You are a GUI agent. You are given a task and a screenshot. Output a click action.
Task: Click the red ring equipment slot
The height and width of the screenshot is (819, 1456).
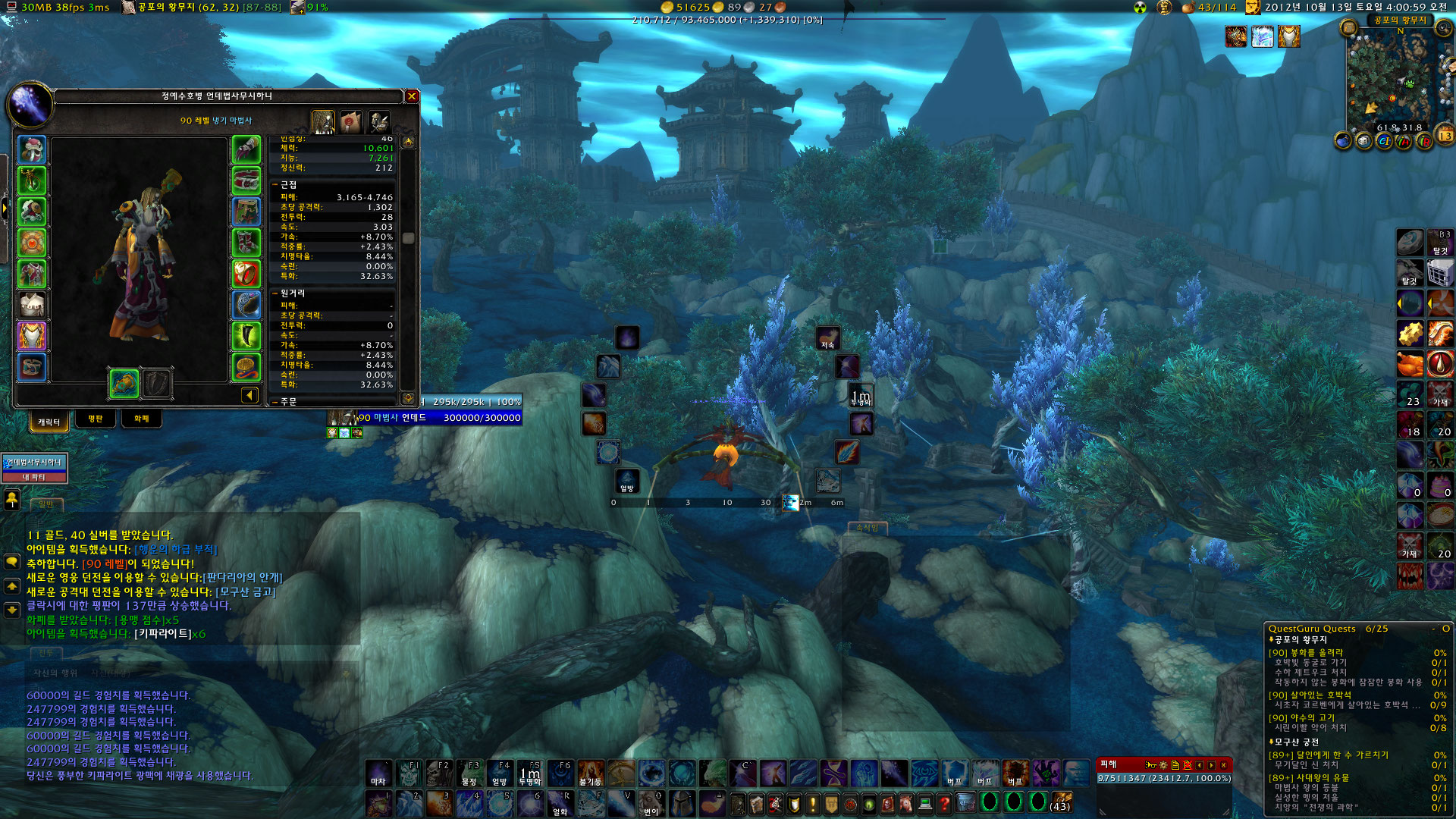[246, 274]
